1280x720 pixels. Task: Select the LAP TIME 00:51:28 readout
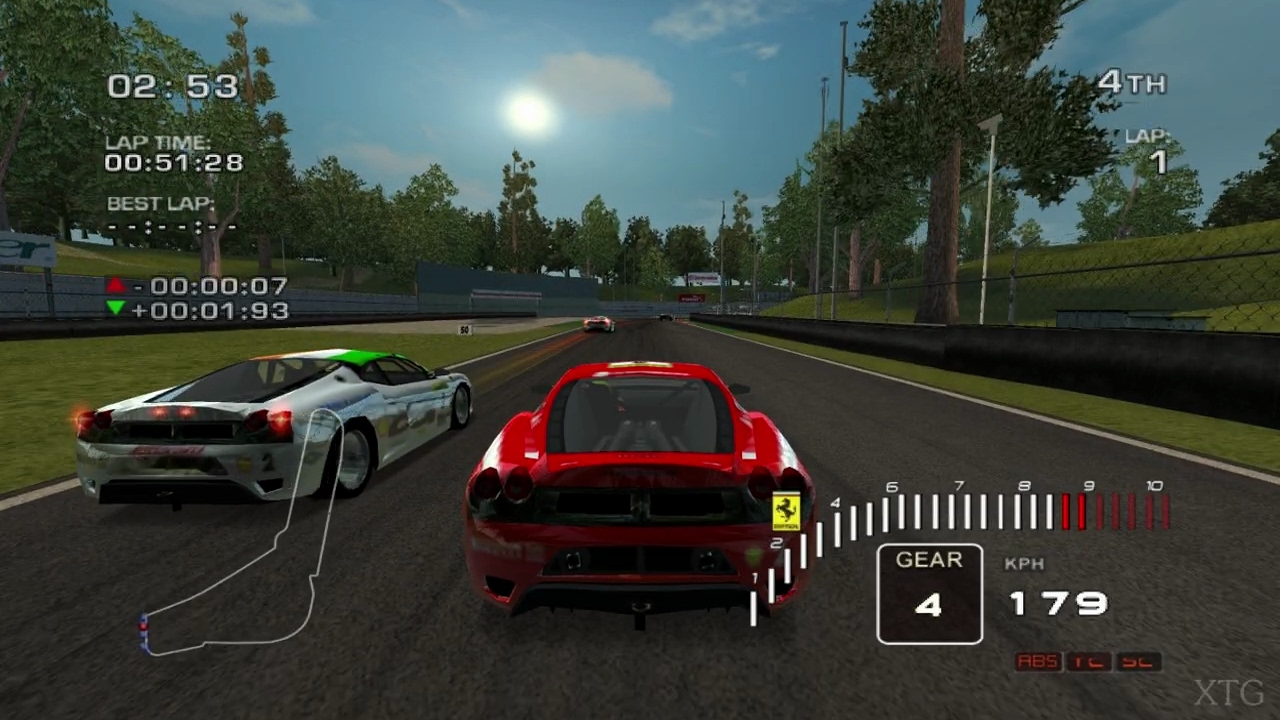click(174, 162)
